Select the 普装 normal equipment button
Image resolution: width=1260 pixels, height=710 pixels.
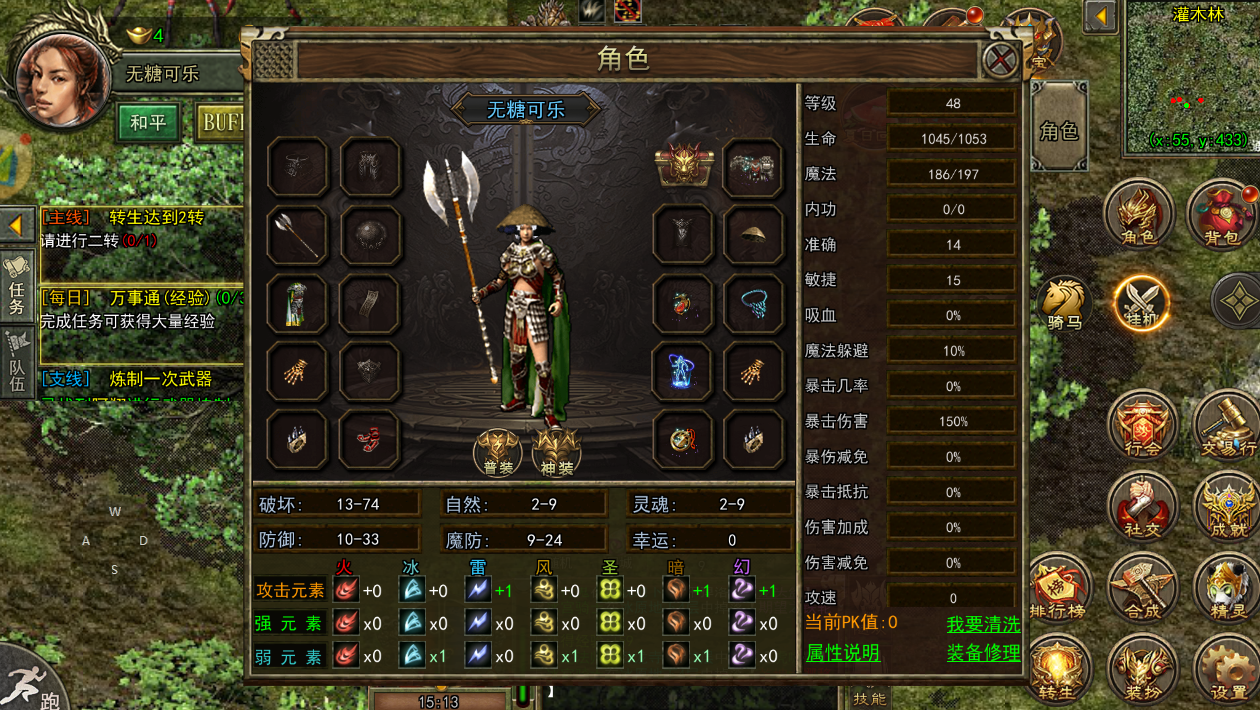tap(497, 453)
